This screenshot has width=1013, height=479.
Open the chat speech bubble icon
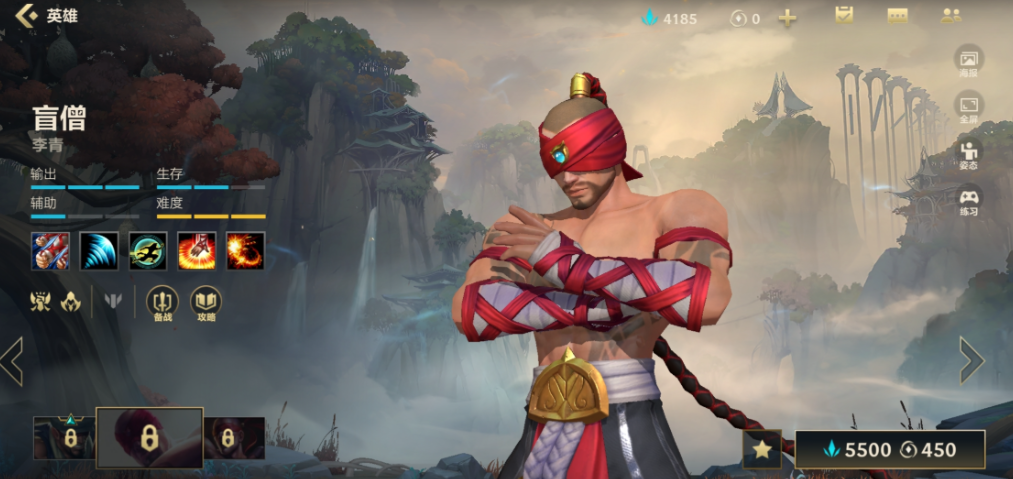[x=897, y=16]
